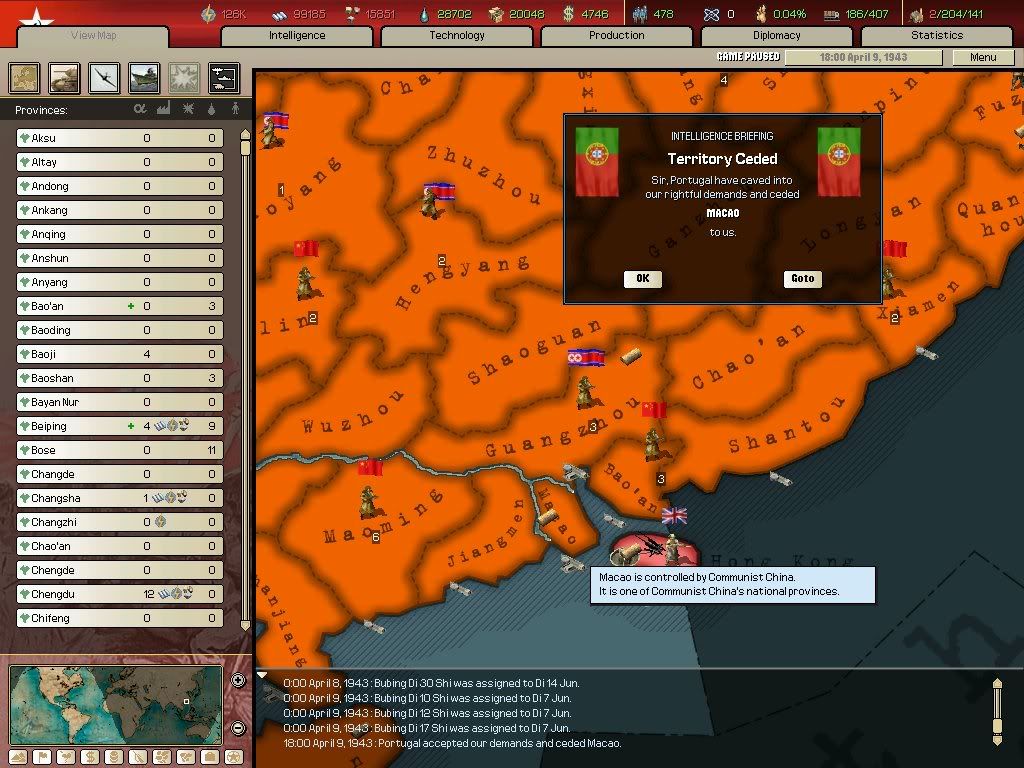This screenshot has height=768, width=1024.
Task: Show the Statistics tab
Action: click(x=937, y=35)
